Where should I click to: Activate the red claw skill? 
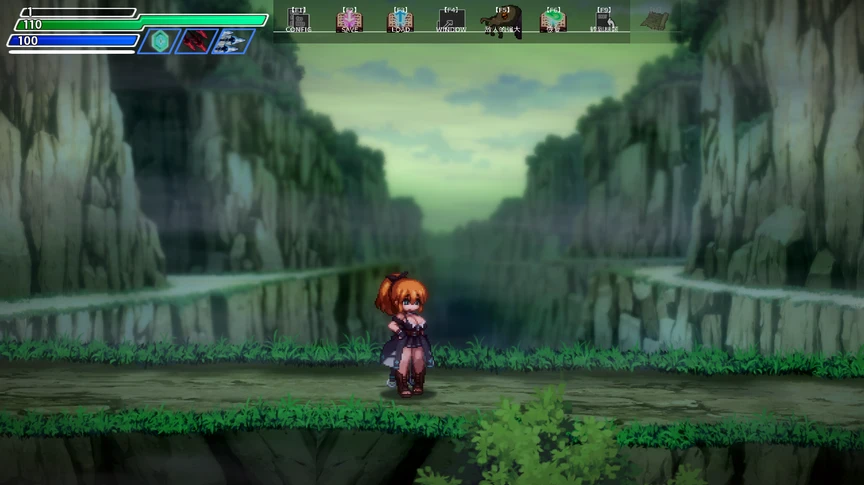coord(196,41)
